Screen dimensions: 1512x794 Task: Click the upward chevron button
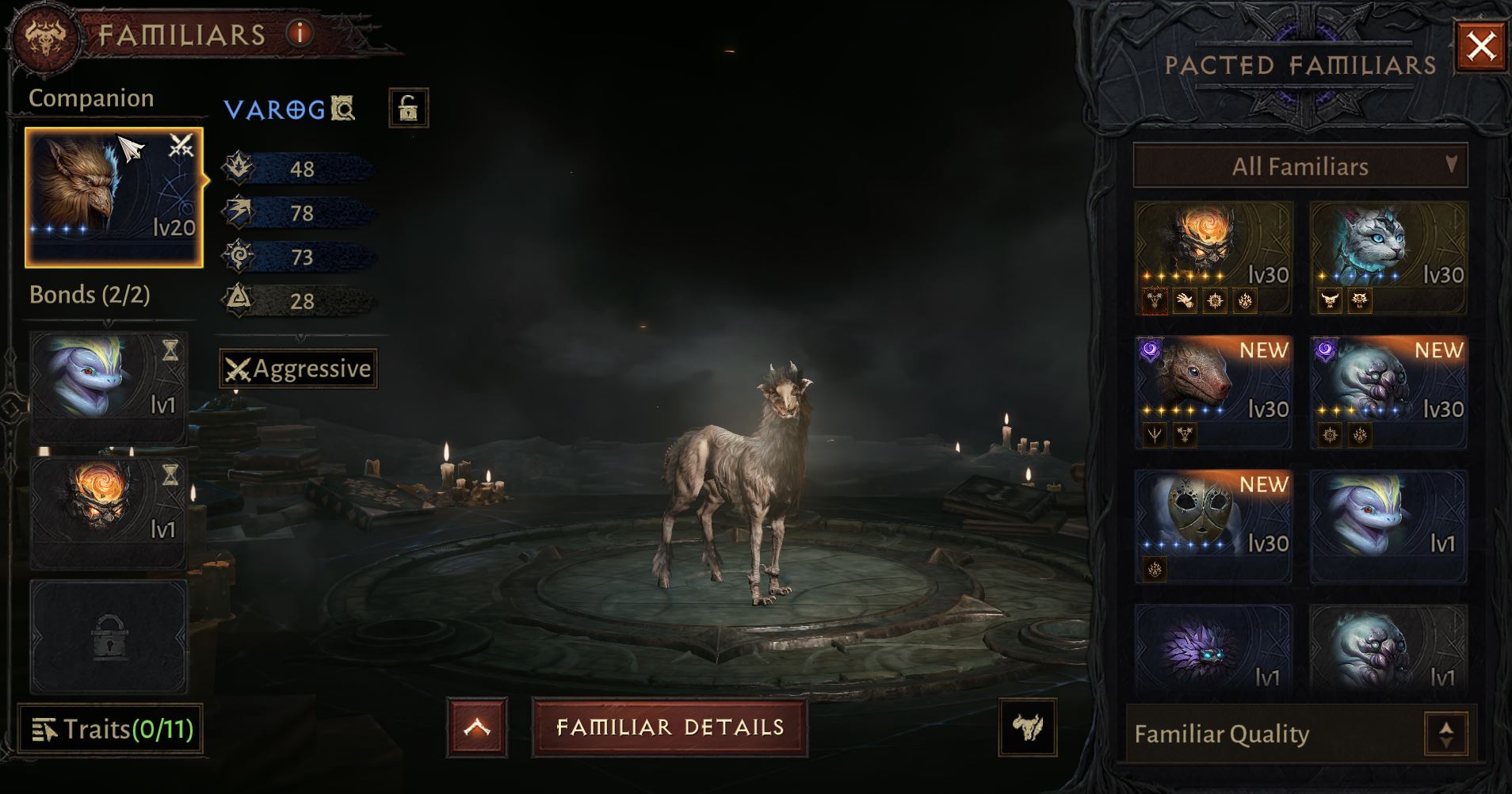[x=476, y=727]
